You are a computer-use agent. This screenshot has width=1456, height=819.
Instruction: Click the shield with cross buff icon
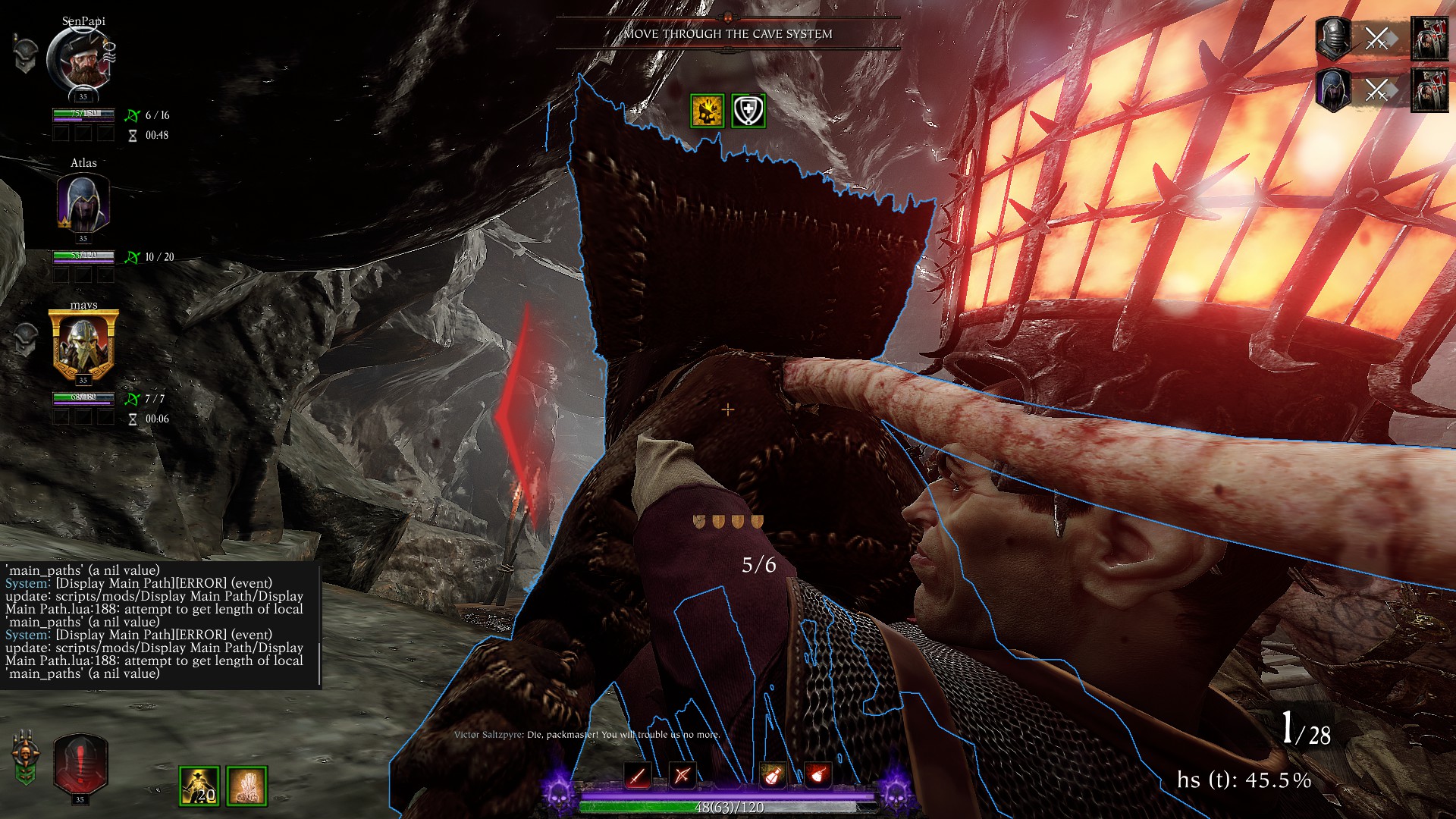(x=748, y=111)
